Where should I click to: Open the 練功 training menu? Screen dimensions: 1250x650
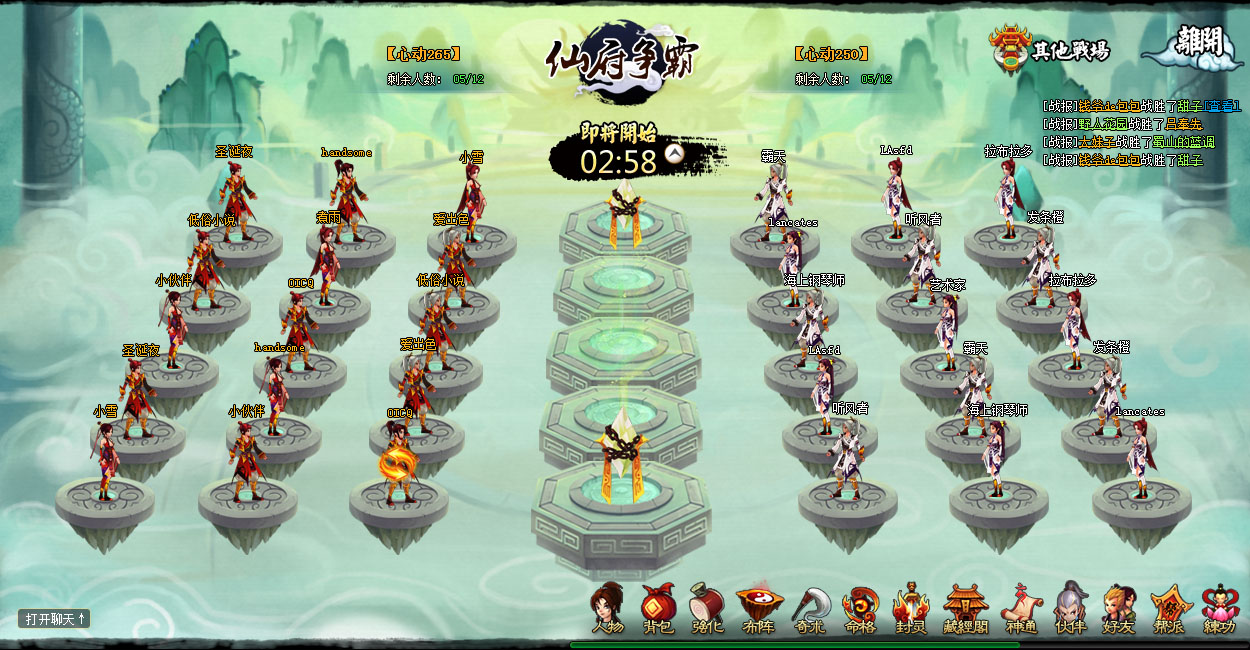[1220, 608]
